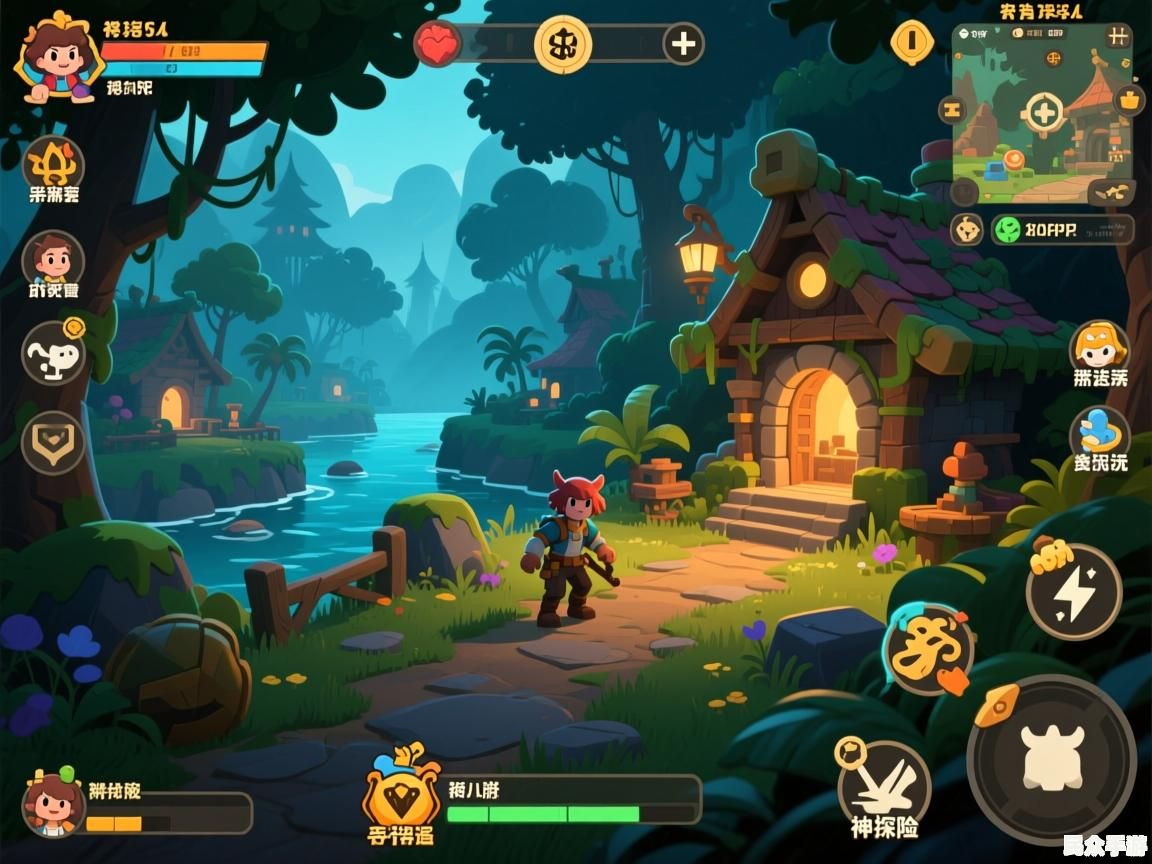Select the gold coin currency icon
This screenshot has width=1152, height=864.
coord(563,44)
